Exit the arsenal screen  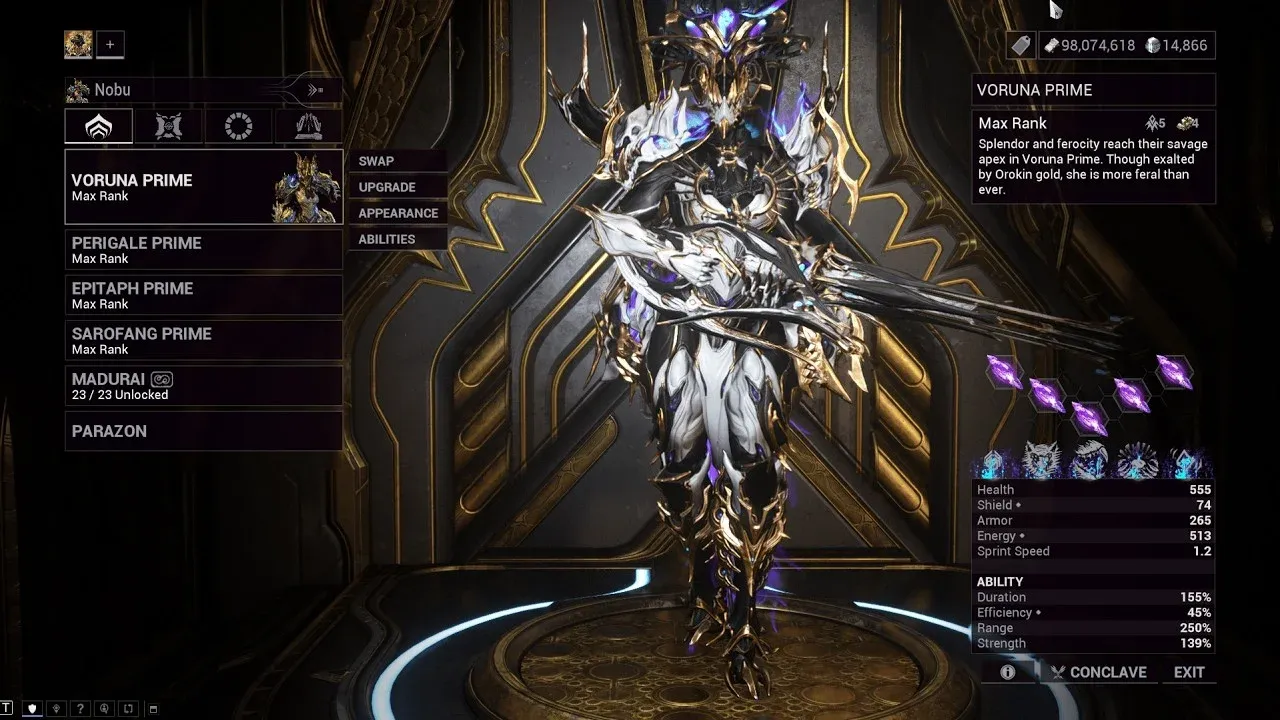[1189, 672]
